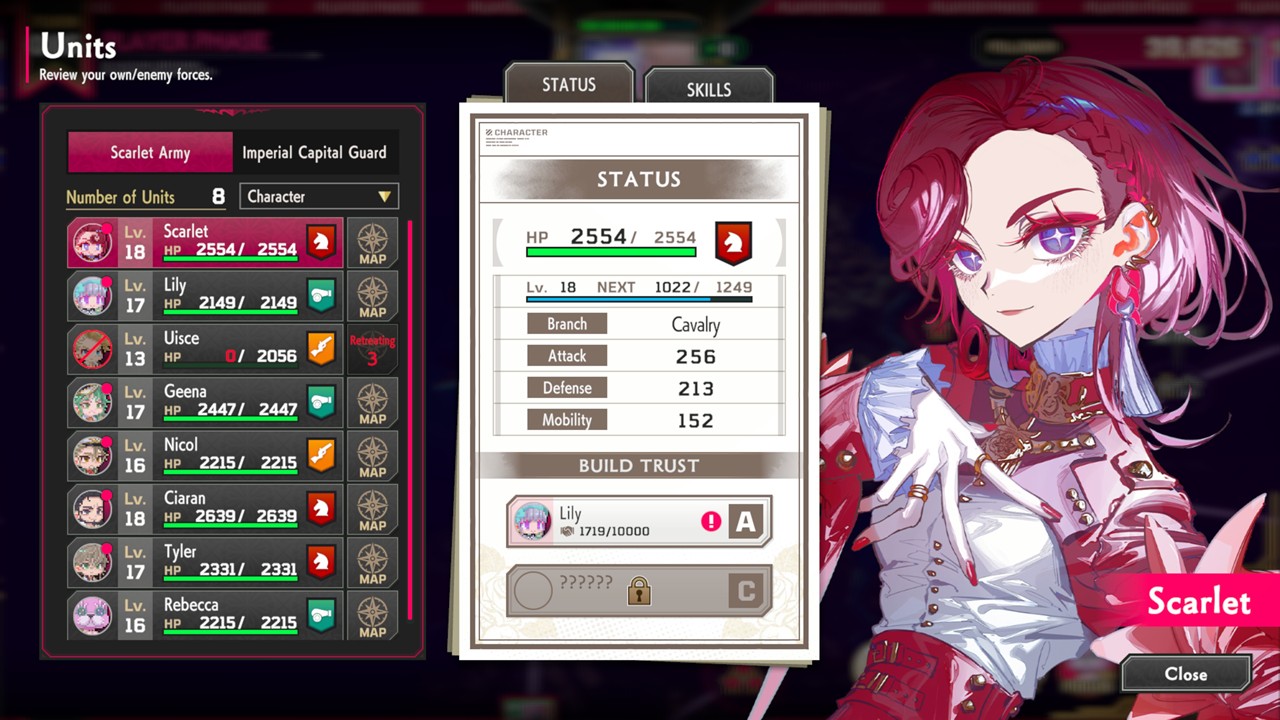
Task: Open the Character sort dropdown
Action: pyautogui.click(x=319, y=197)
